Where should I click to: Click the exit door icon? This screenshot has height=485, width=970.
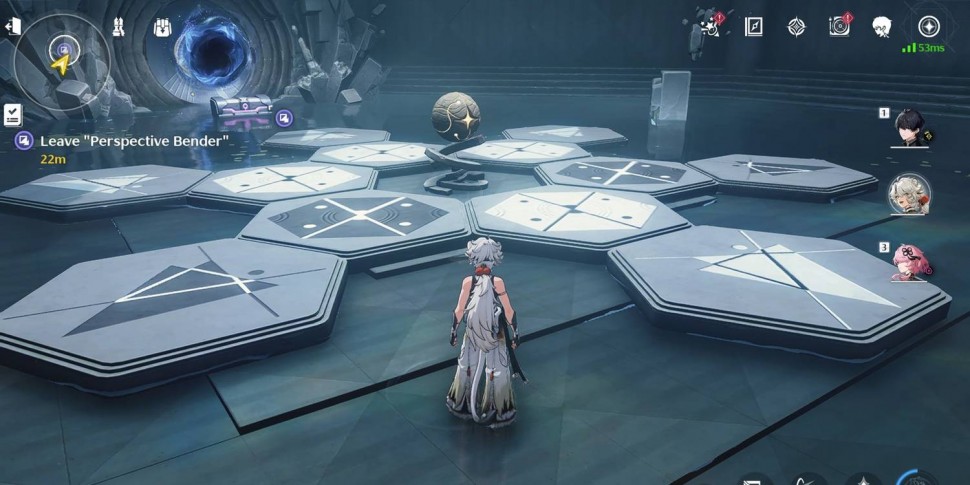coord(12,28)
